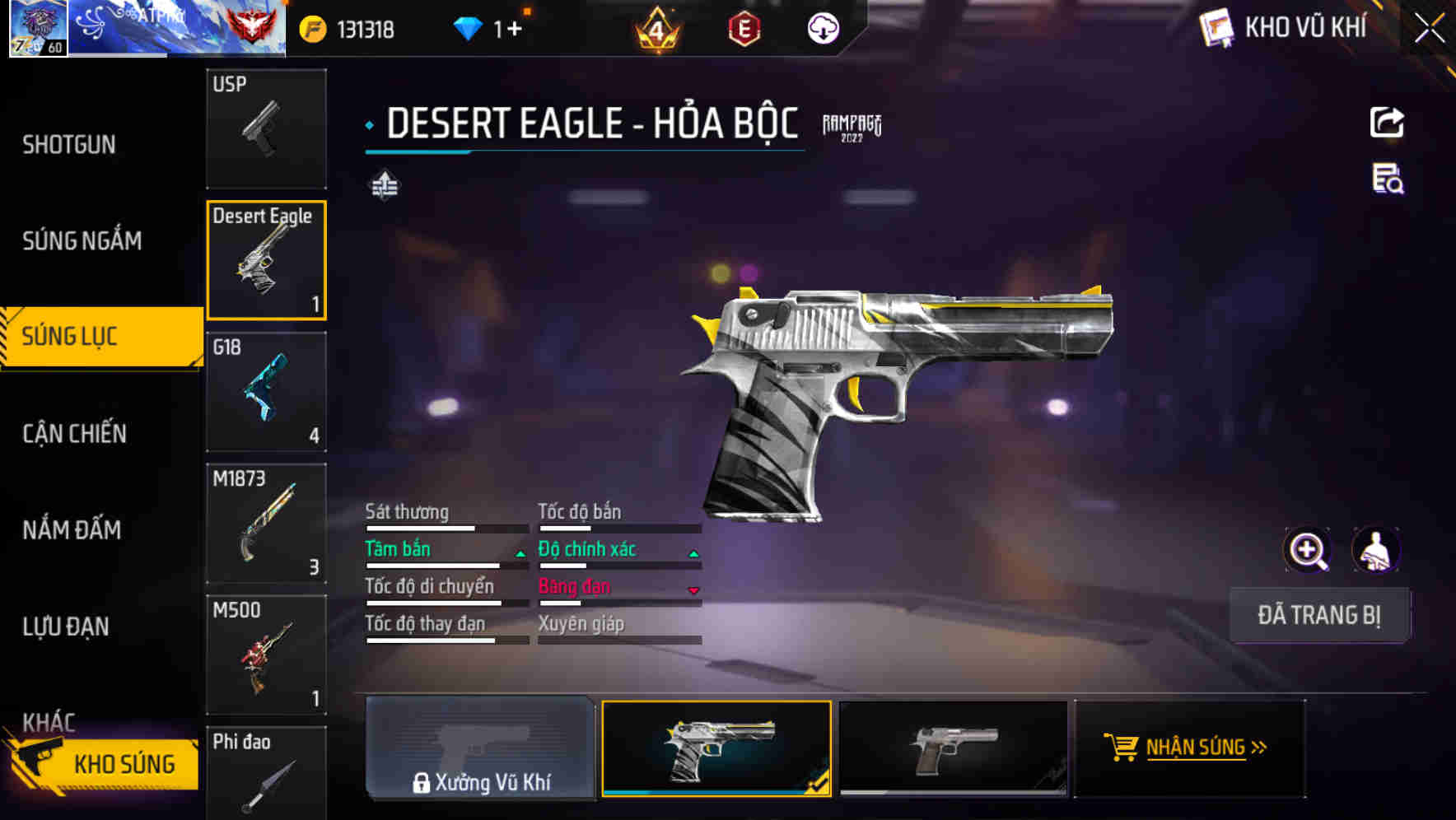The height and width of the screenshot is (820, 1456).
Task: Select the default Desert Eagle skin thumbnail
Action: click(x=953, y=748)
